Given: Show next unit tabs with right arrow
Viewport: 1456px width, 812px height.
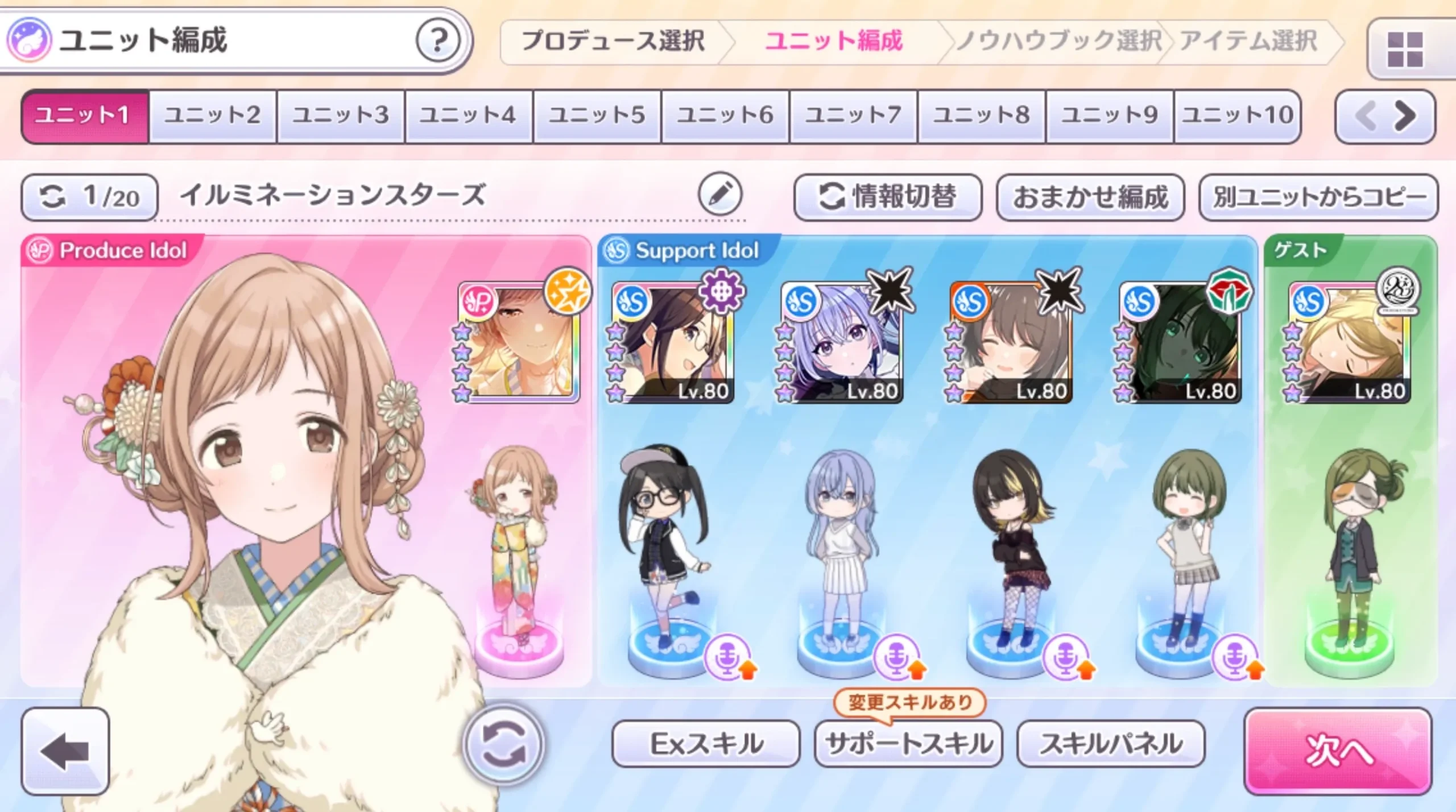Looking at the screenshot, I should (x=1405, y=117).
